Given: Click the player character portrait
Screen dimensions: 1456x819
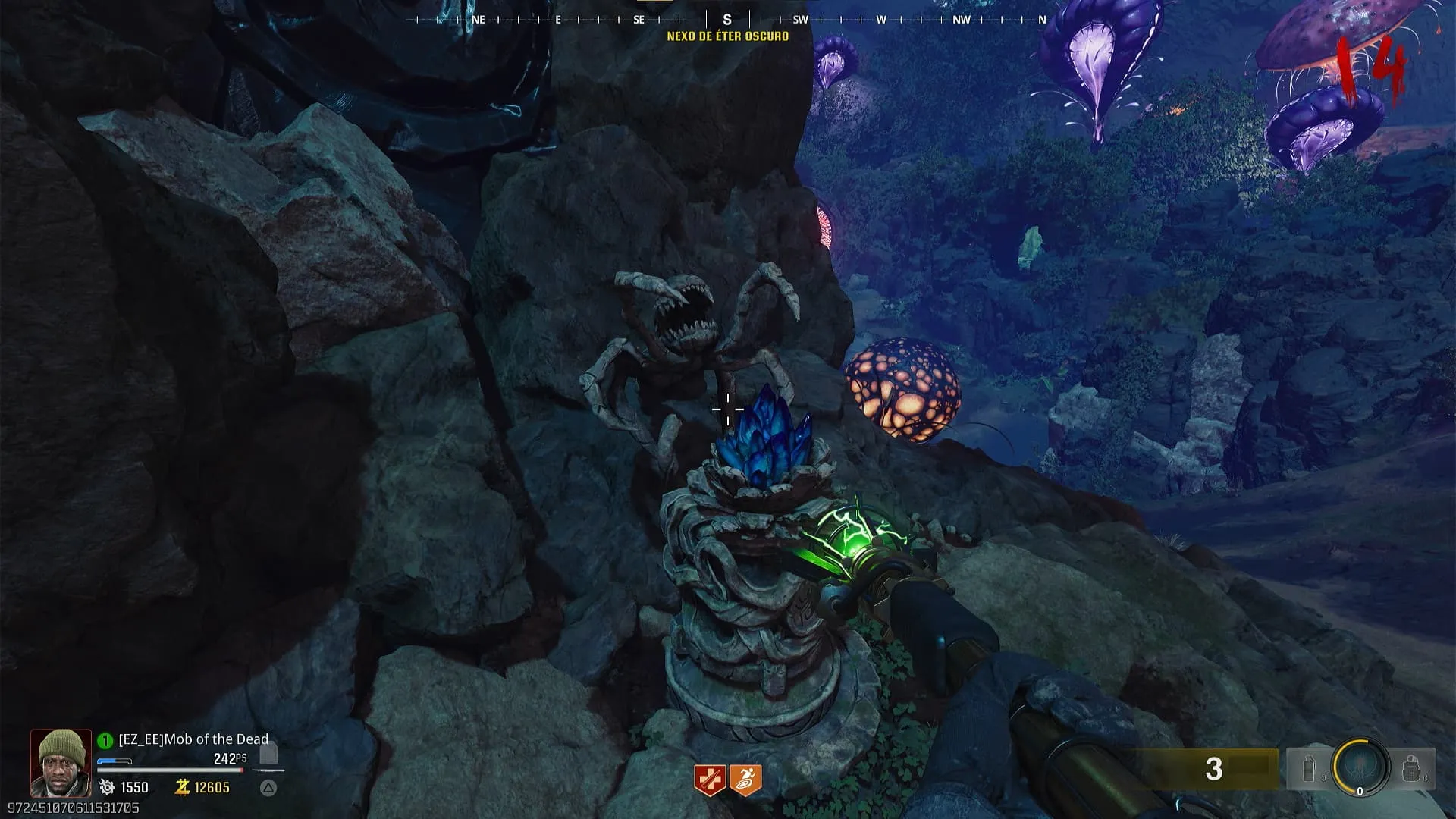Looking at the screenshot, I should (x=61, y=763).
